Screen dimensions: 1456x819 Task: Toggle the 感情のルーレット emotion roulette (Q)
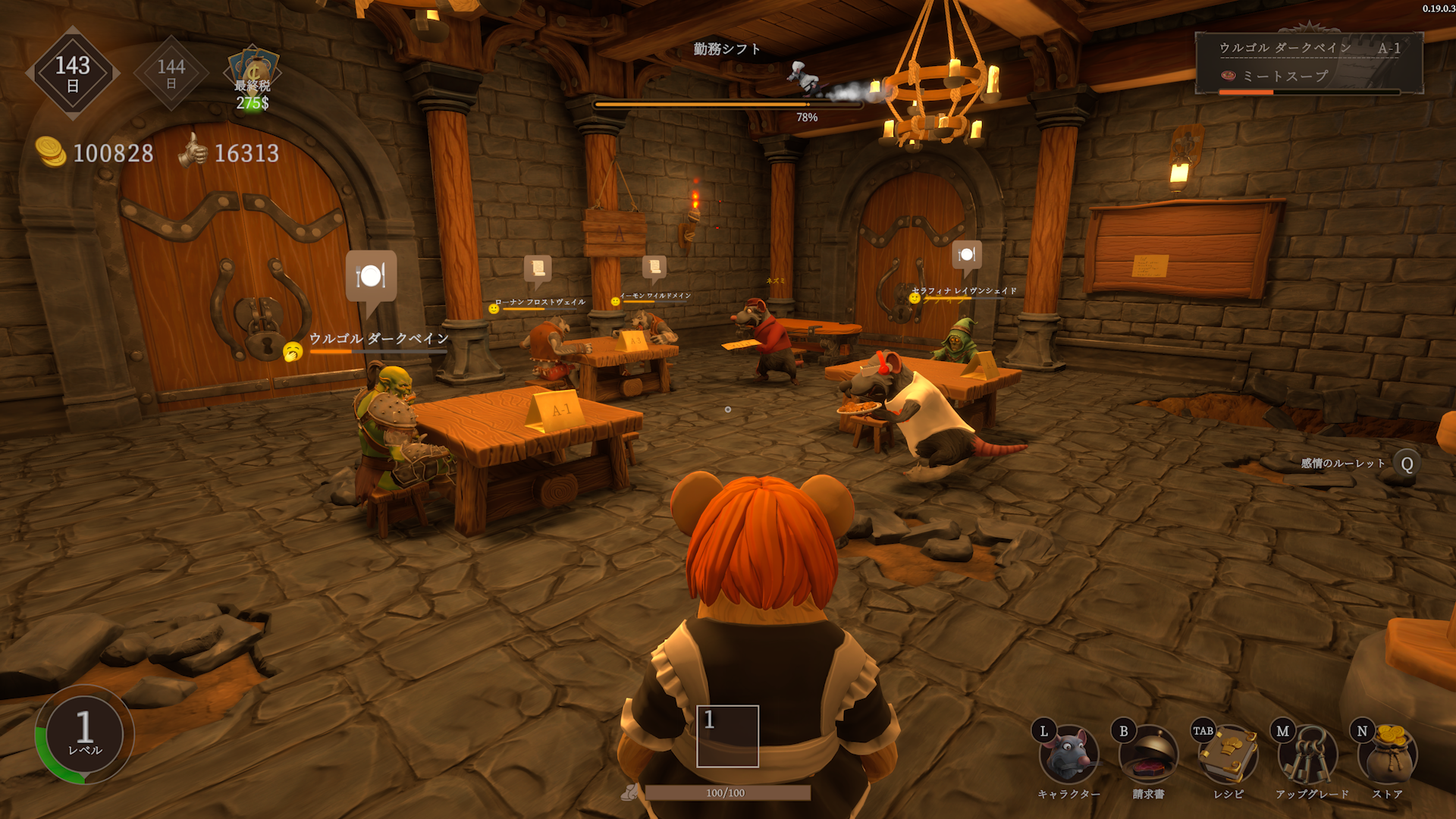[1407, 461]
